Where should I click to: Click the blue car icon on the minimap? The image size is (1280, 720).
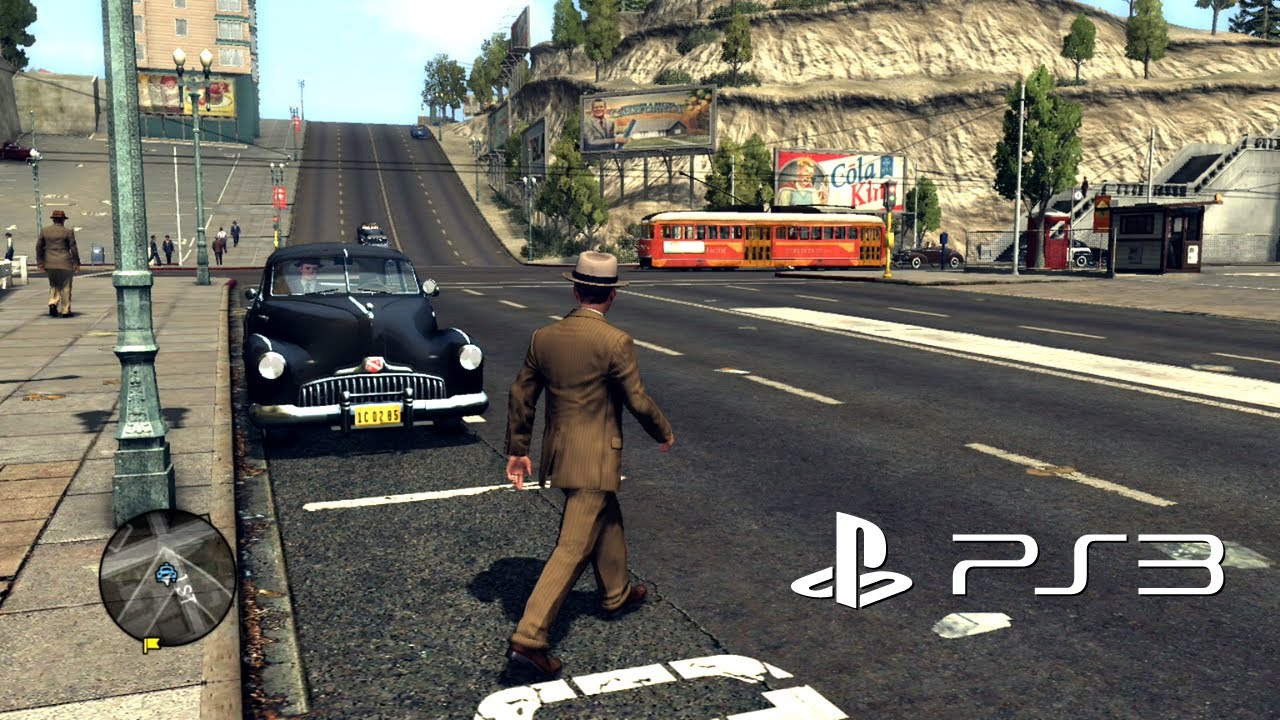(166, 572)
